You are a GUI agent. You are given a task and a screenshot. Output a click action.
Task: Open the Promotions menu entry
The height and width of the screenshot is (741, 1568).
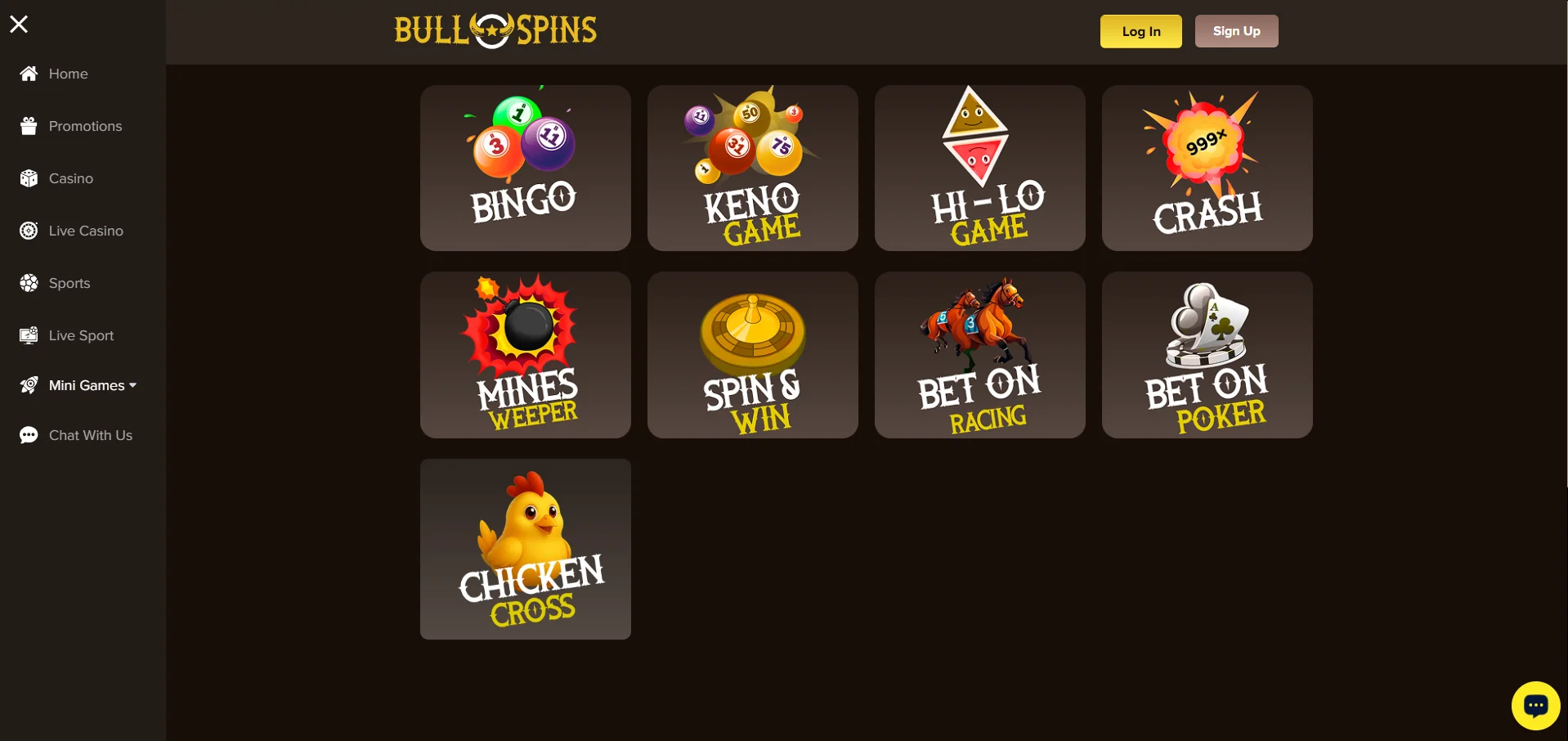pyautogui.click(x=85, y=126)
